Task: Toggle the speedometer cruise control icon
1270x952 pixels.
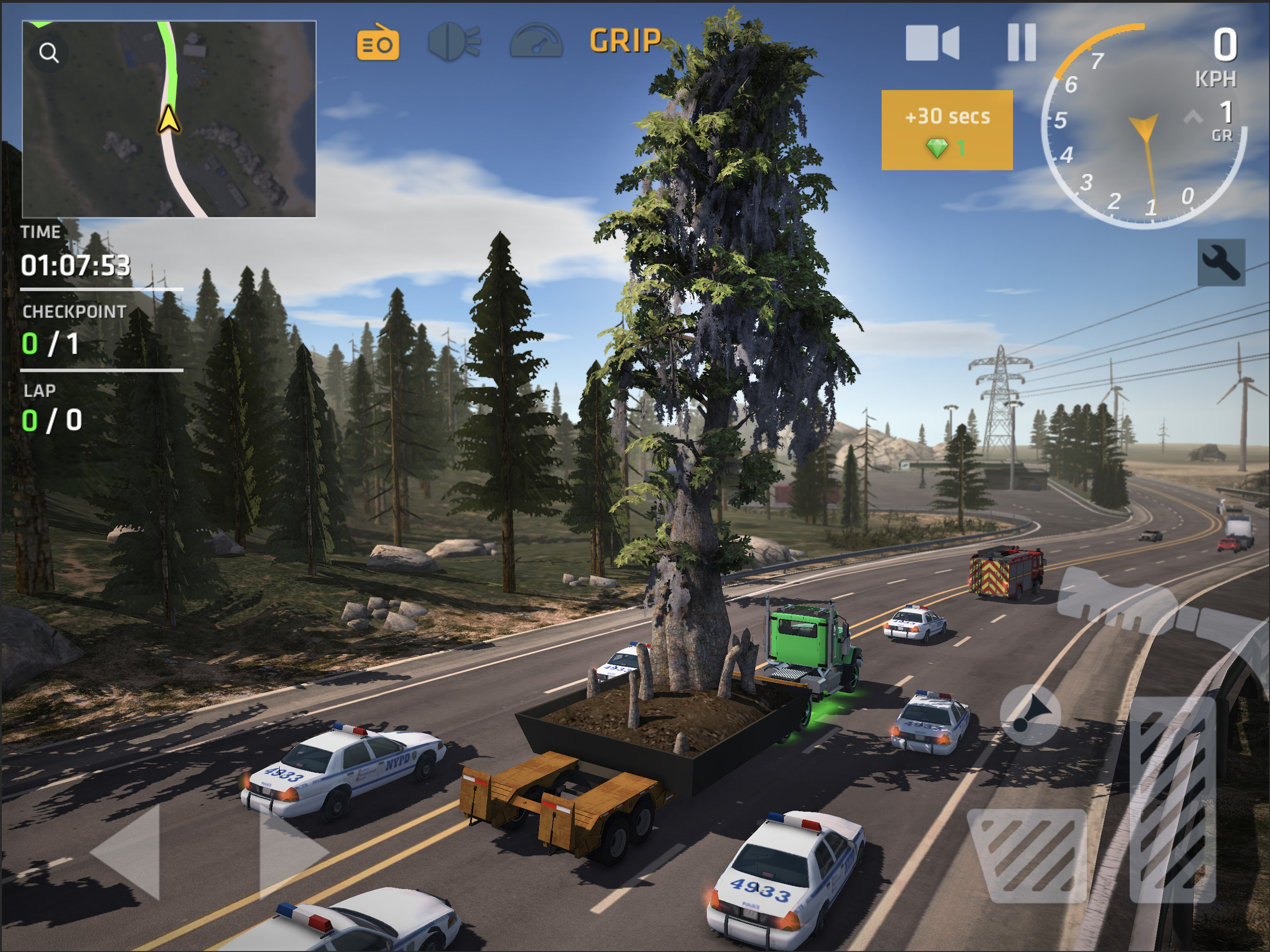Action: [x=536, y=41]
